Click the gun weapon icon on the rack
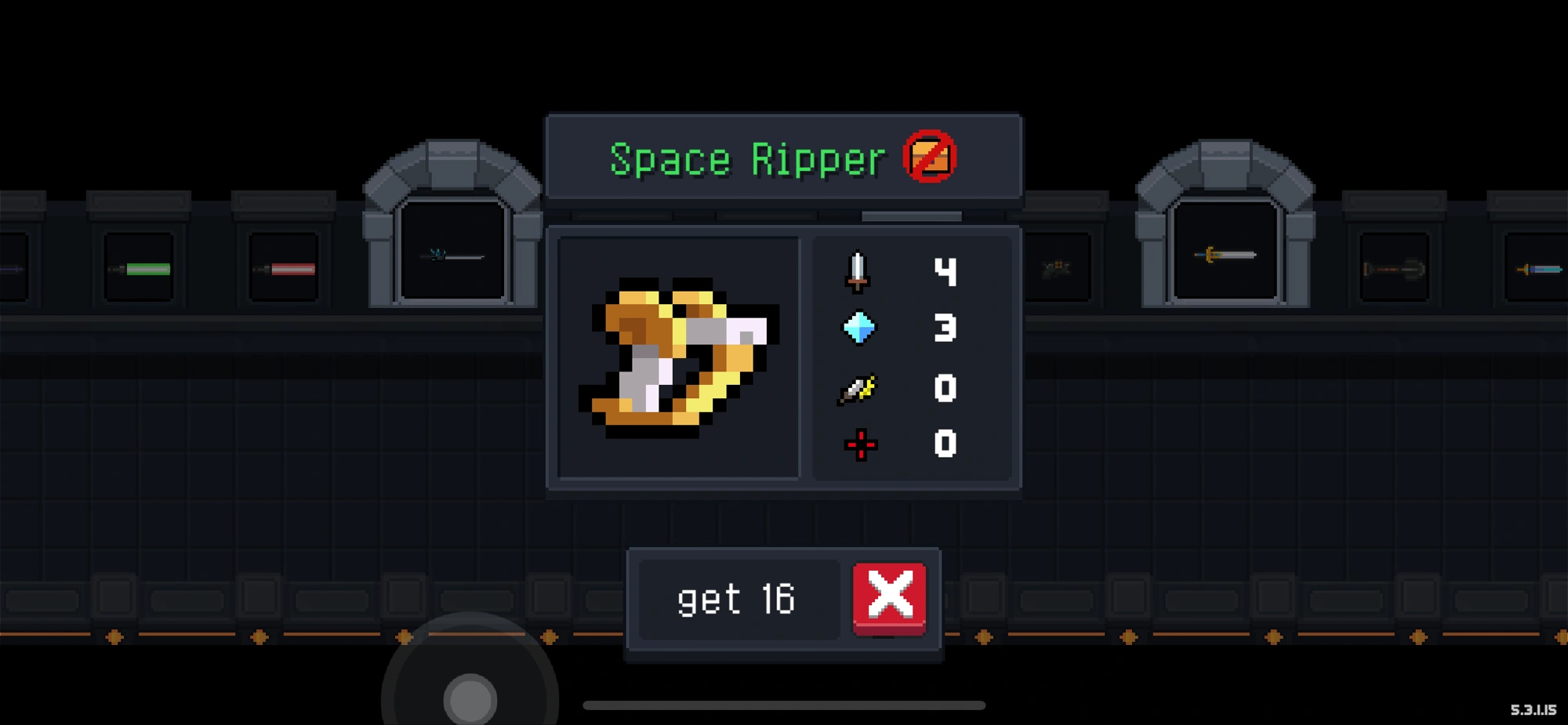1568x725 pixels. [1058, 266]
